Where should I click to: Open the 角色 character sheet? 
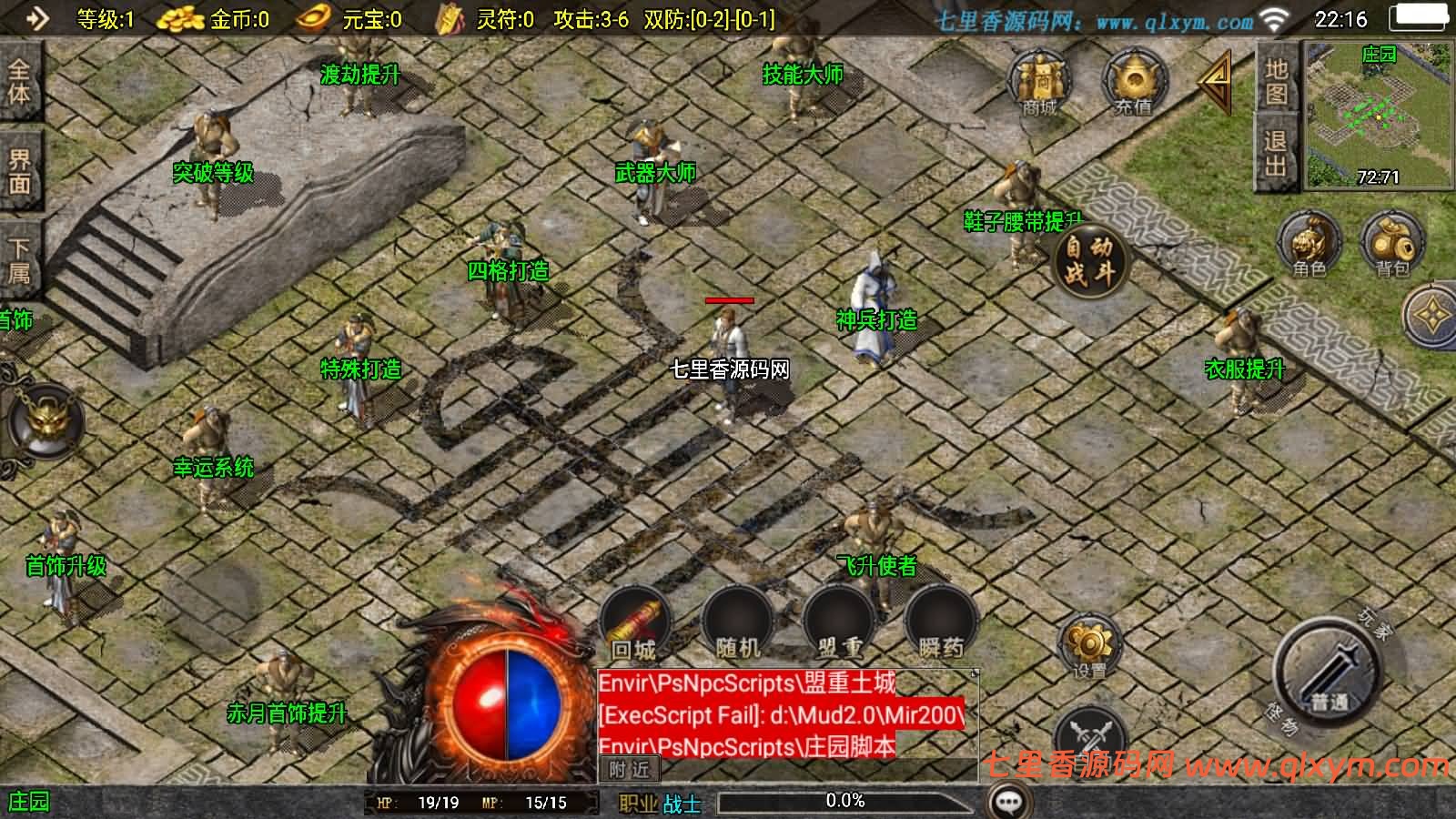1309,244
